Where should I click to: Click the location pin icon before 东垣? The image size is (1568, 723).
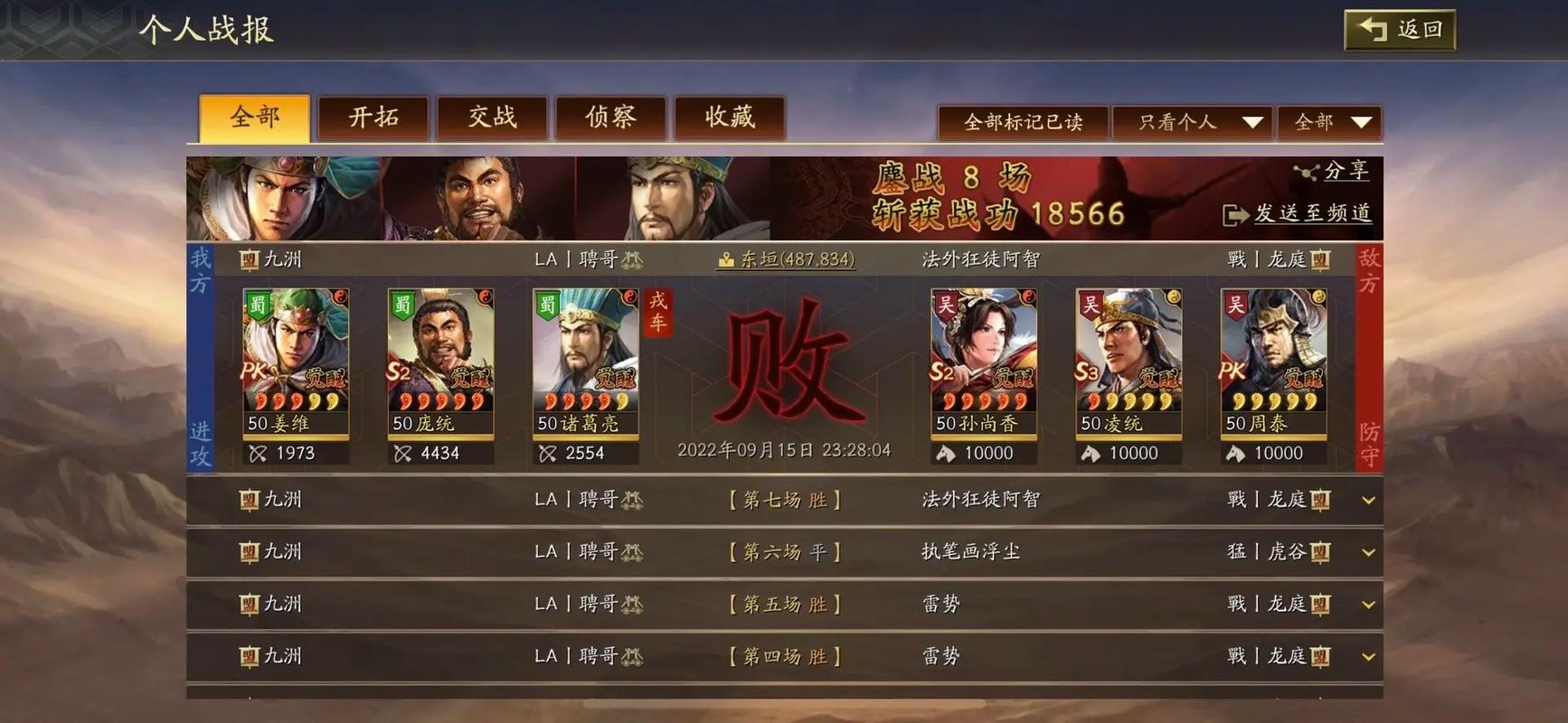tap(726, 259)
